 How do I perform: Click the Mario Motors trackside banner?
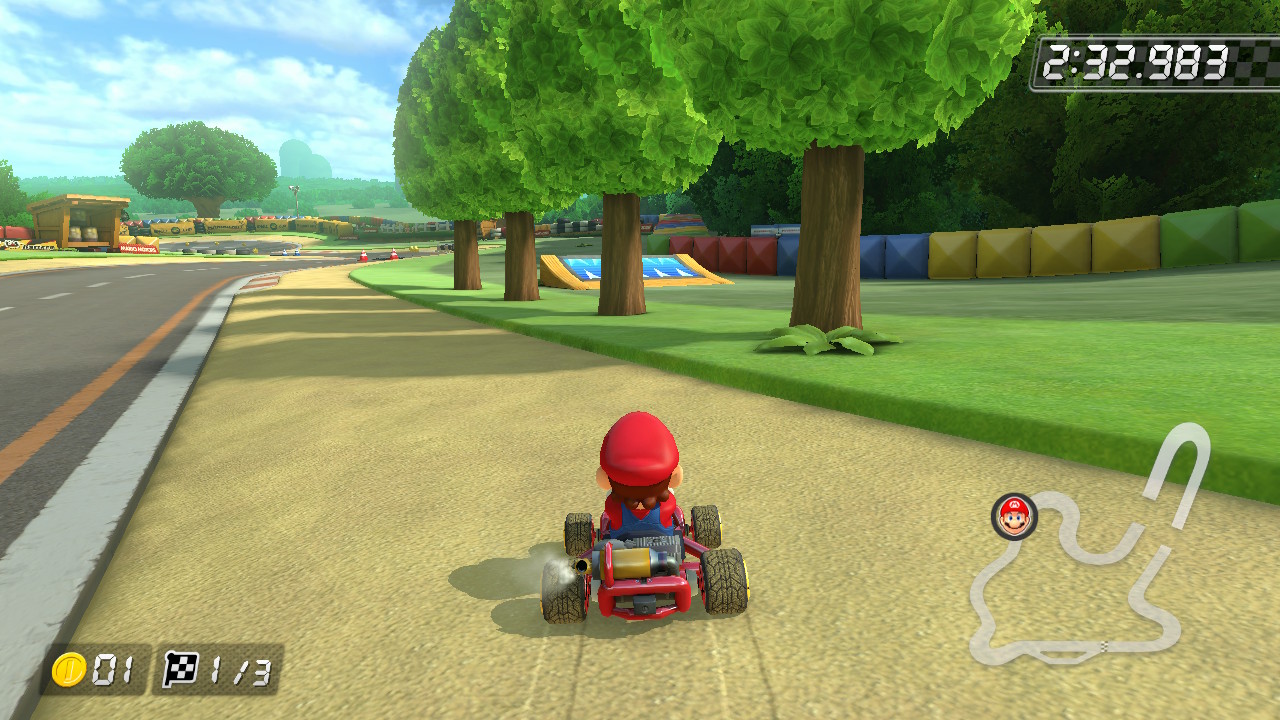pyautogui.click(x=137, y=250)
